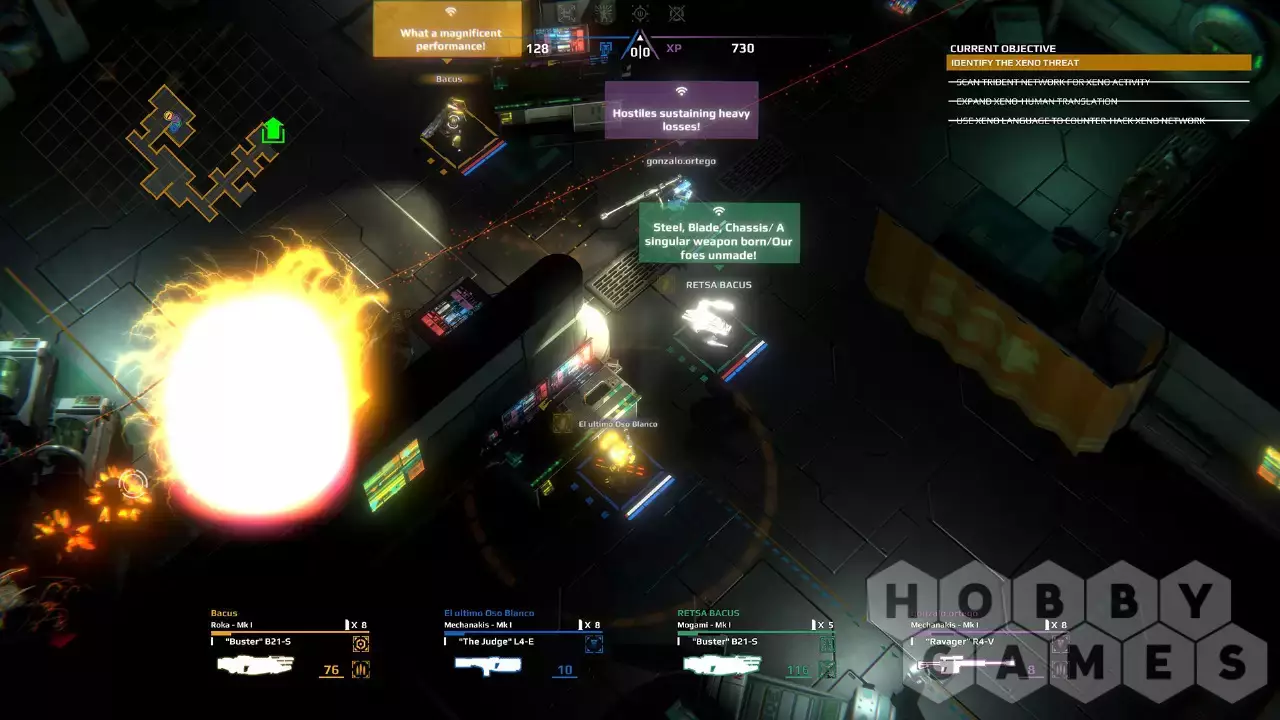Select the Identify the Xeno Threat objective
The width and height of the screenshot is (1280, 720).
[x=1098, y=63]
